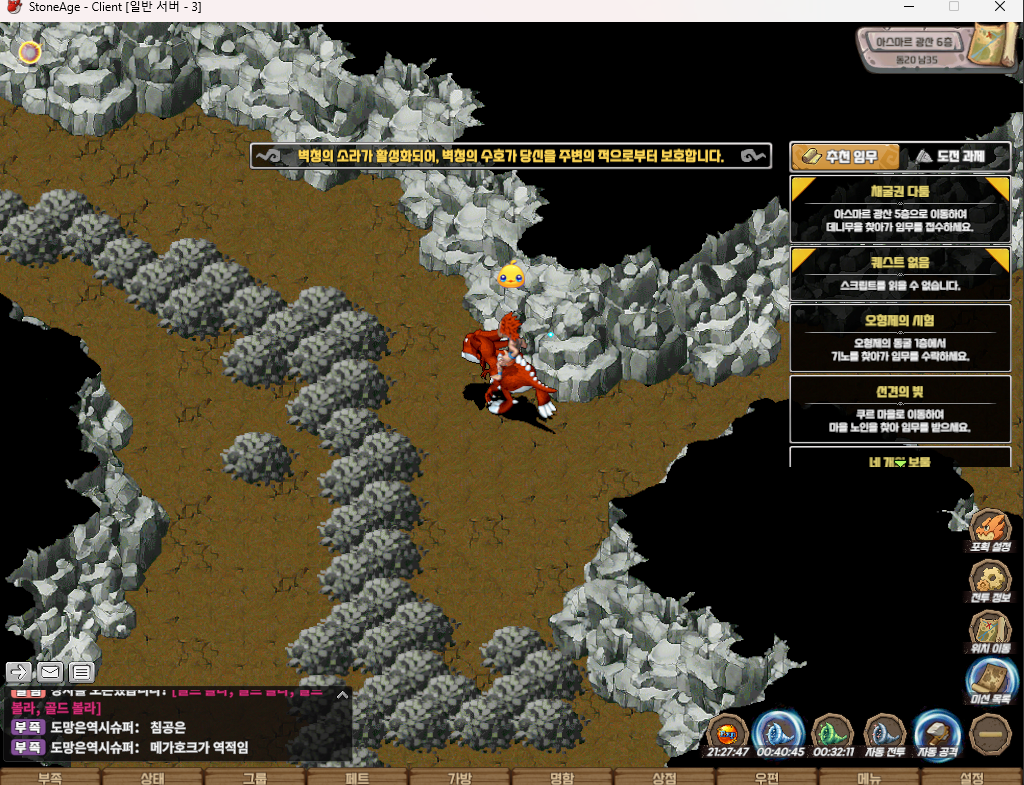Select the 추천 임무 tab
1024x785 pixels.
click(x=845, y=157)
